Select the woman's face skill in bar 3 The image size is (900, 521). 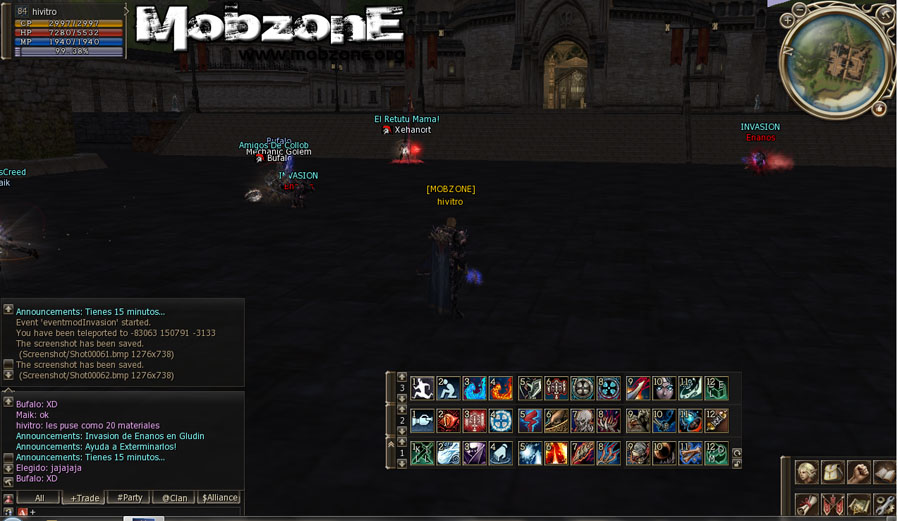pos(663,388)
